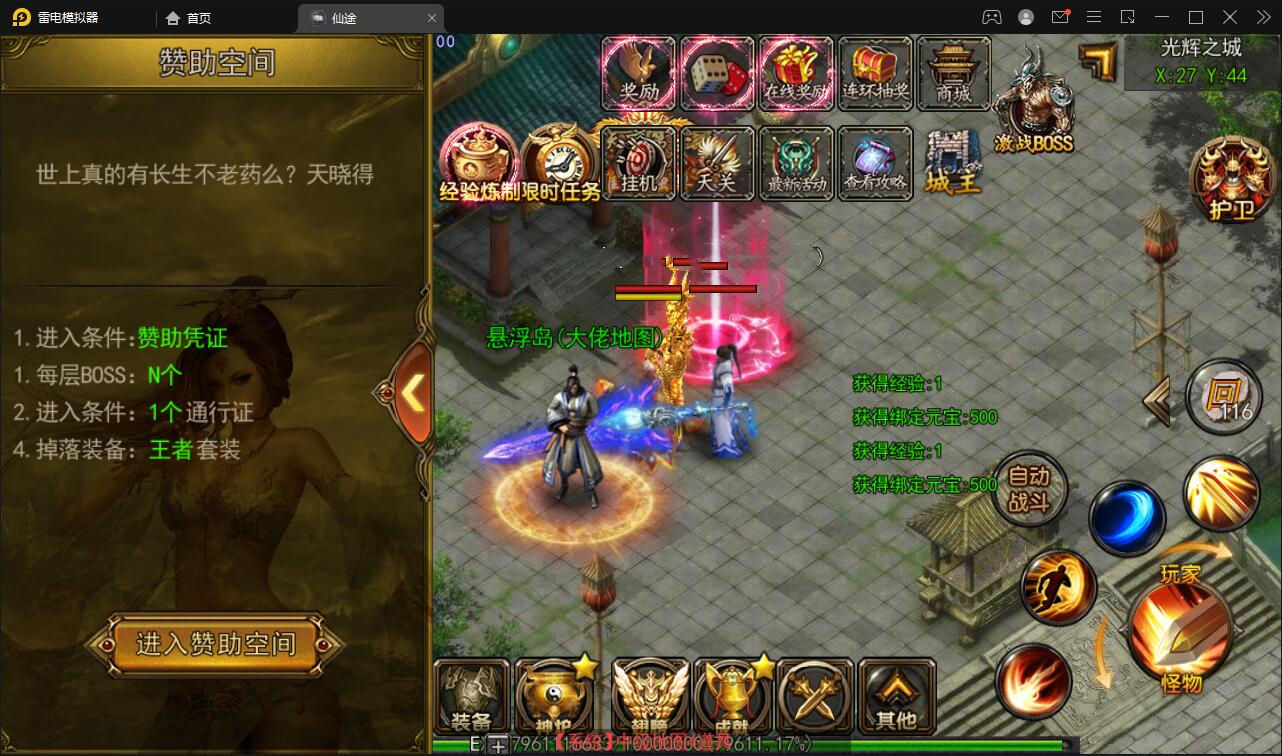
Task: Collapse the right-side icon column arrow
Action: click(x=1157, y=400)
